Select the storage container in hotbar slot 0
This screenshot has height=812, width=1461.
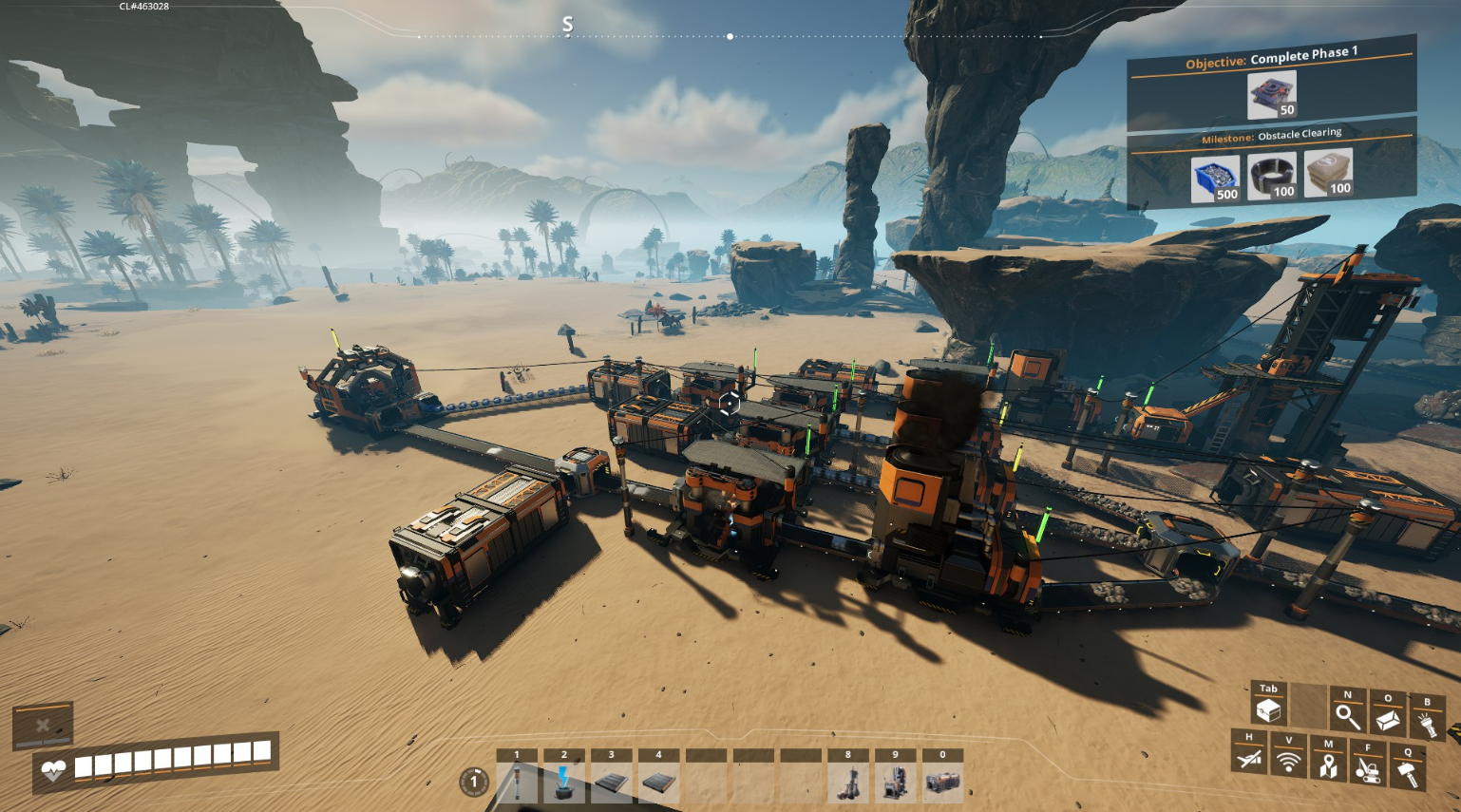[x=942, y=783]
